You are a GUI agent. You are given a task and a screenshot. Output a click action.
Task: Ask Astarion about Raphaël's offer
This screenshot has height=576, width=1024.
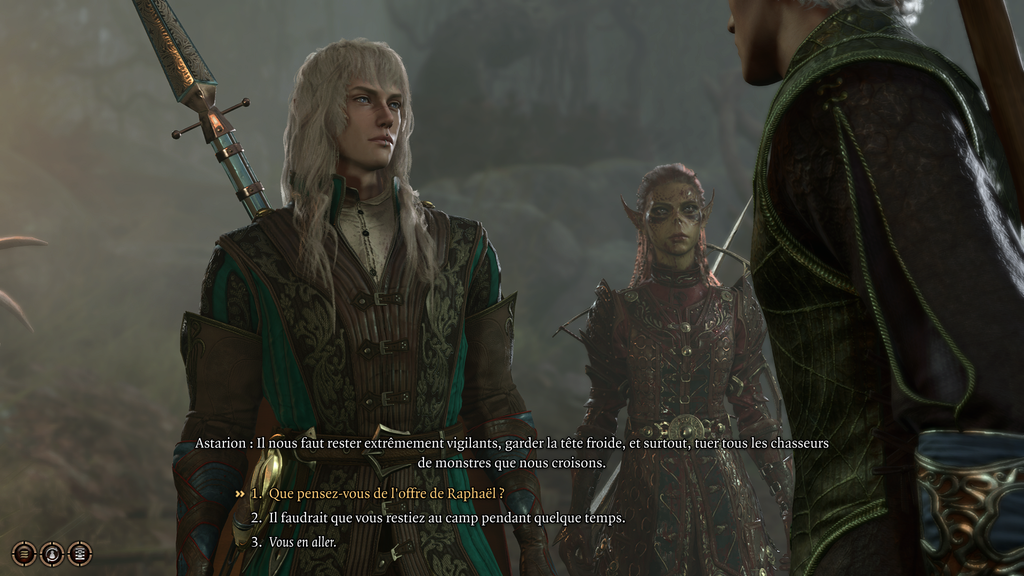(386, 493)
